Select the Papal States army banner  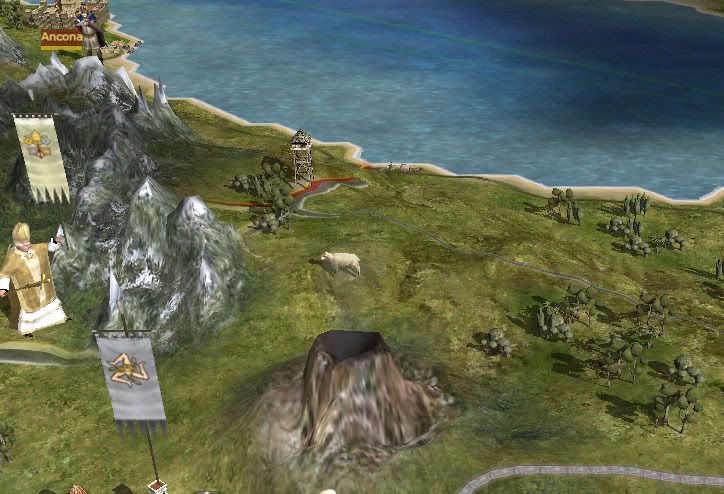[42, 156]
